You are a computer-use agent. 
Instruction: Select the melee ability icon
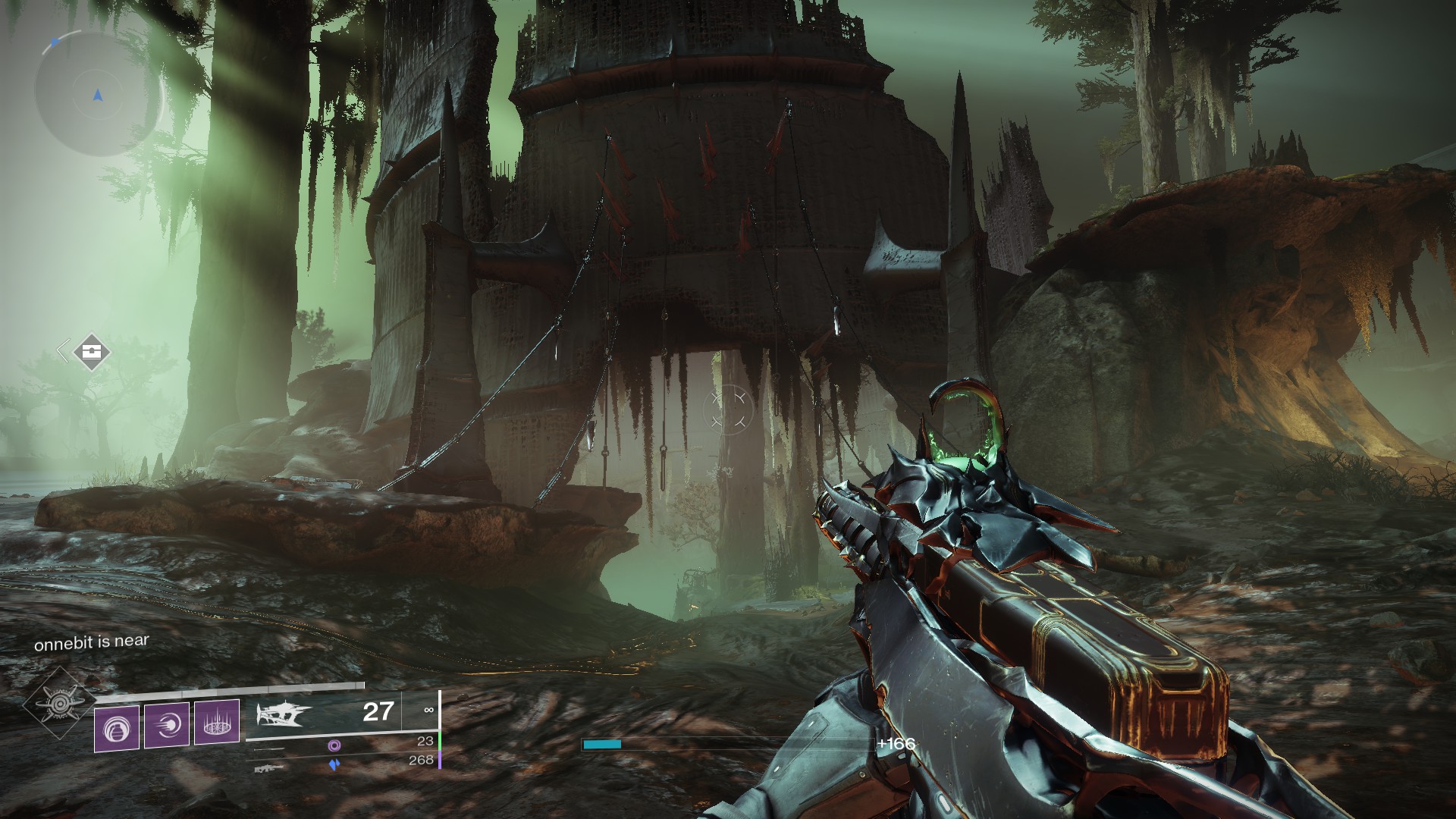167,724
